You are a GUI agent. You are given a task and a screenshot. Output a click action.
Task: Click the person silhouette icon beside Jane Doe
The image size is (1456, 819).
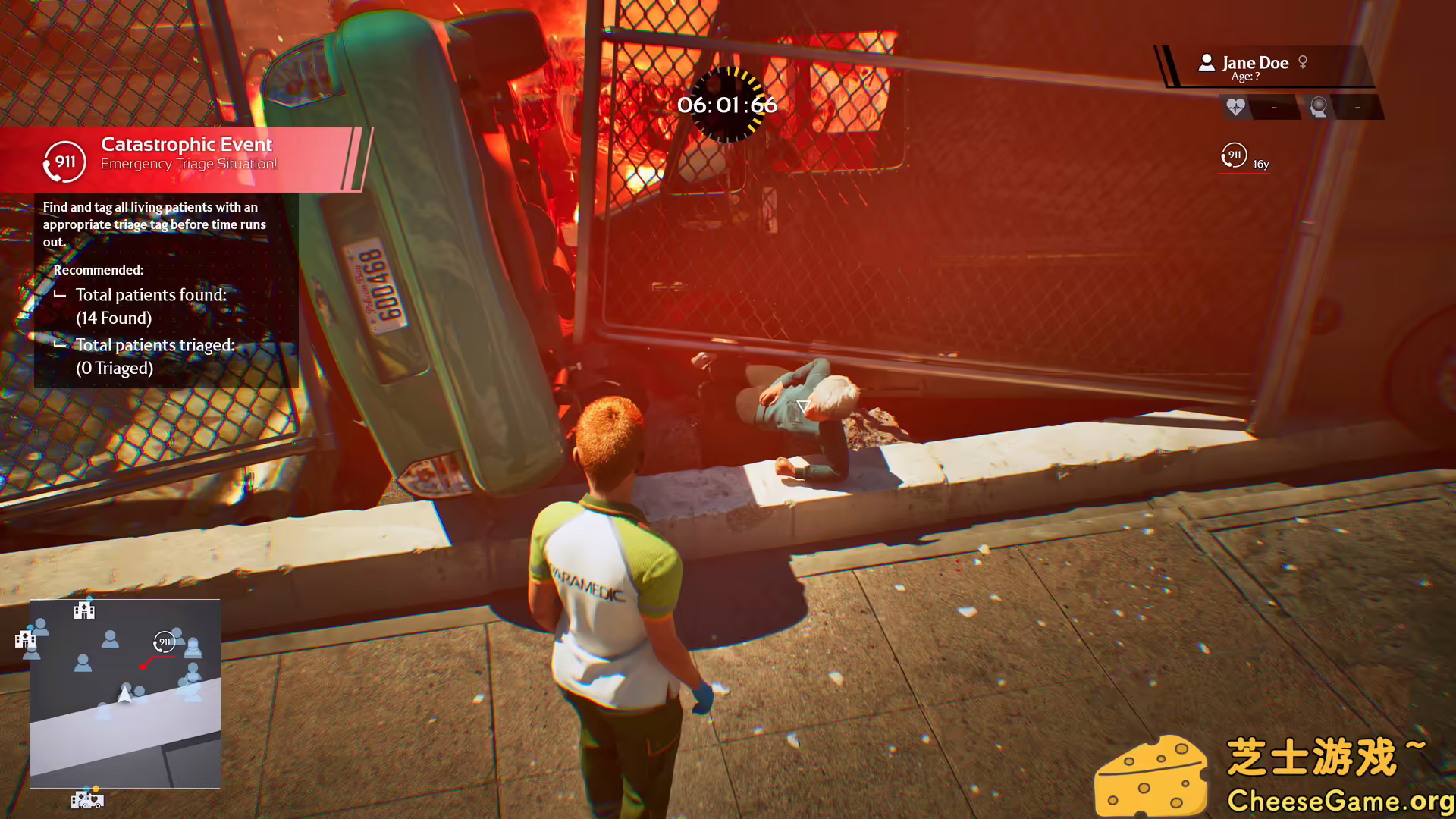point(1206,63)
